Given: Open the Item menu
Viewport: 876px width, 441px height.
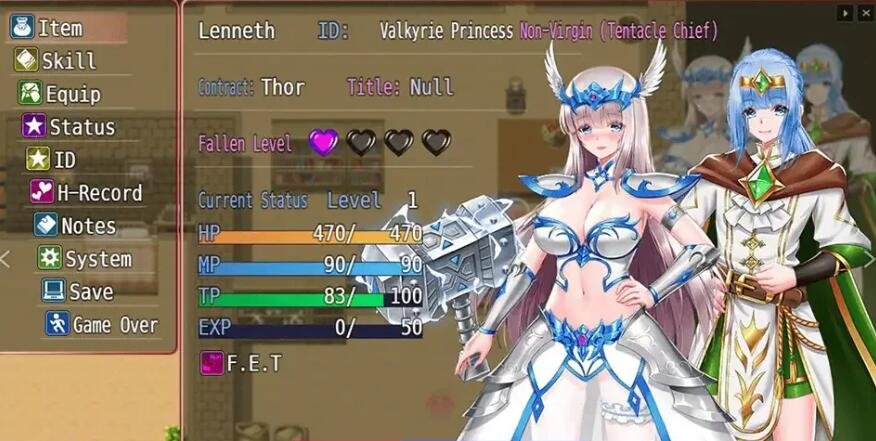Looking at the screenshot, I should point(59,28).
